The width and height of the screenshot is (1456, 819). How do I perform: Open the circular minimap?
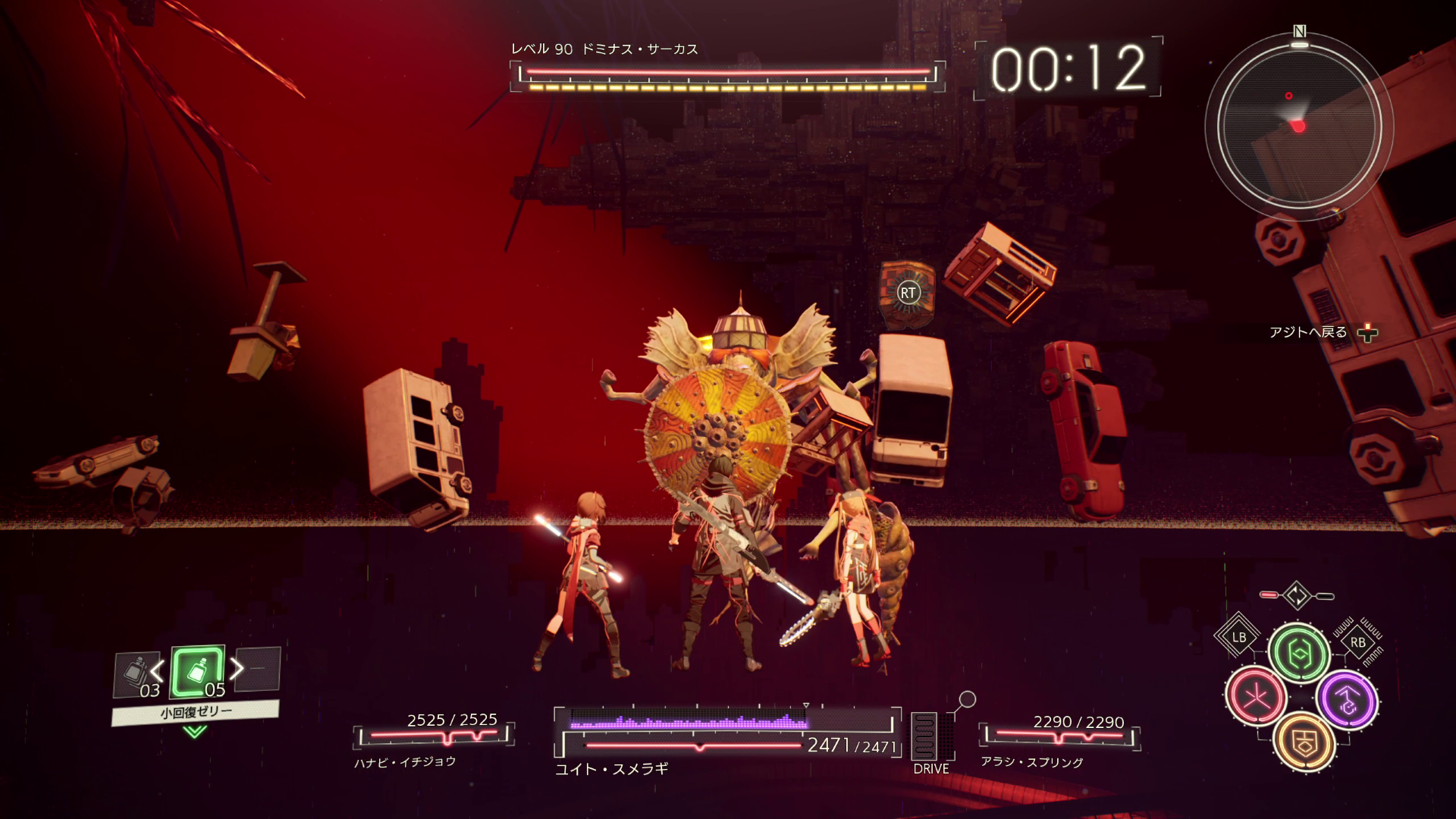pos(1298,126)
